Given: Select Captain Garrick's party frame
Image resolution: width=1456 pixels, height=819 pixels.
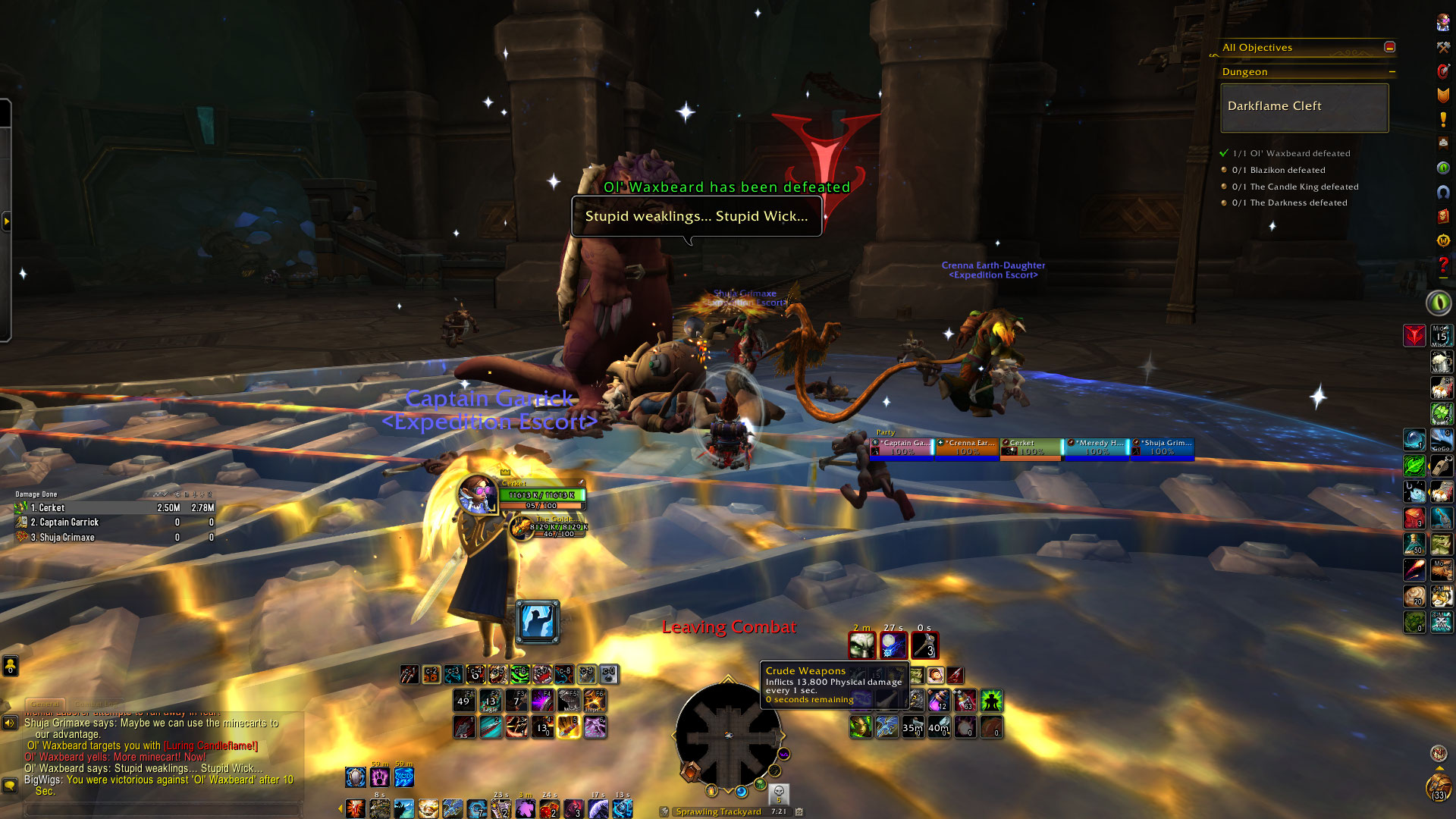Looking at the screenshot, I should point(902,447).
